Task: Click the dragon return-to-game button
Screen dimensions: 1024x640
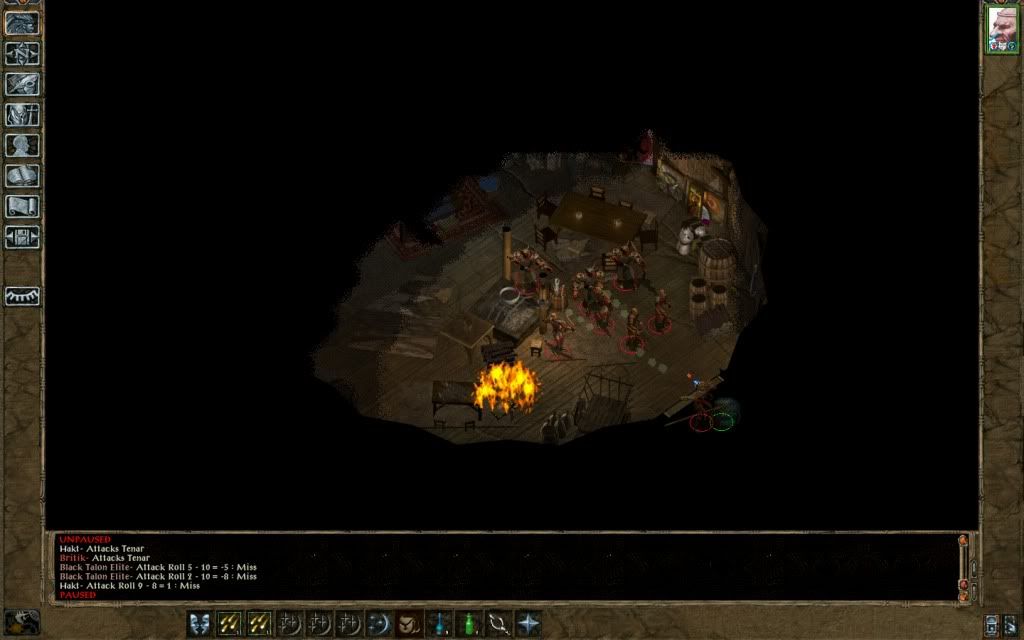Action: pos(23,22)
